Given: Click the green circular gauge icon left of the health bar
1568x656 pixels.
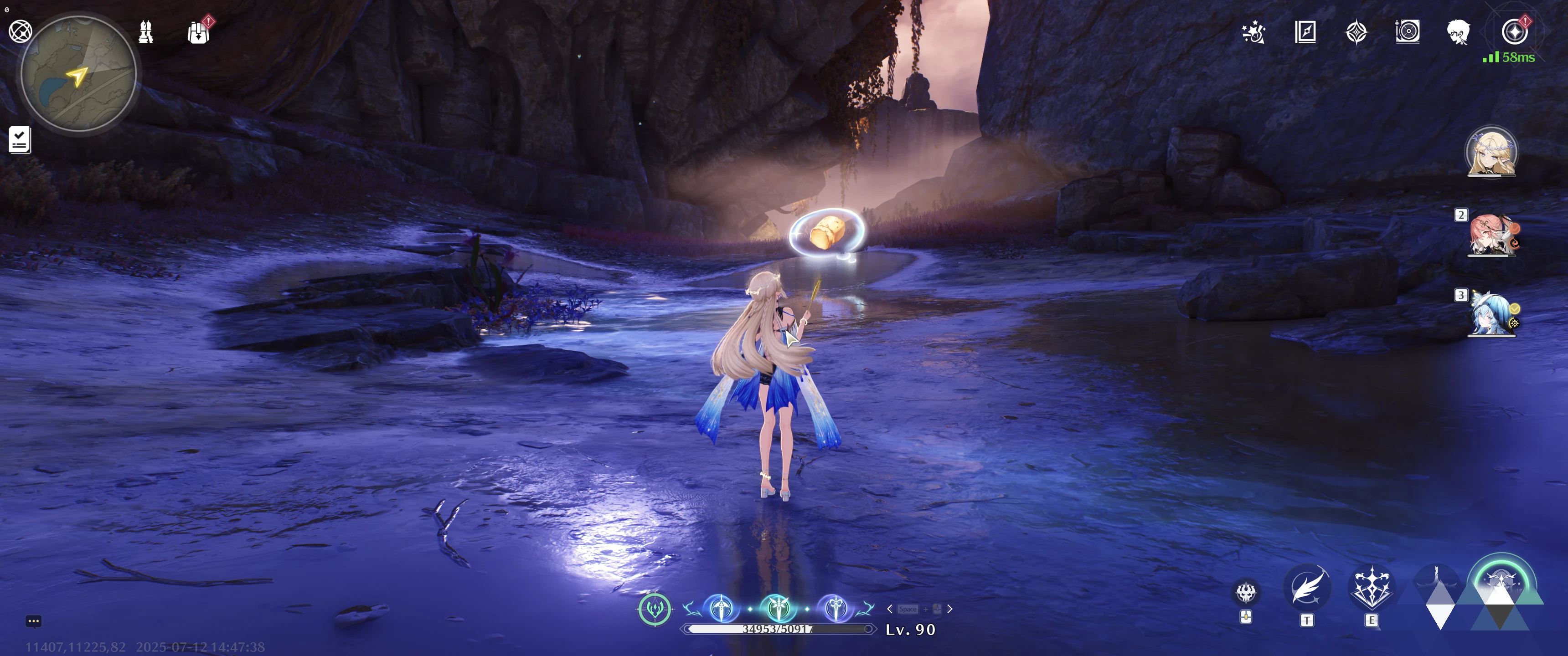Looking at the screenshot, I should click(655, 609).
